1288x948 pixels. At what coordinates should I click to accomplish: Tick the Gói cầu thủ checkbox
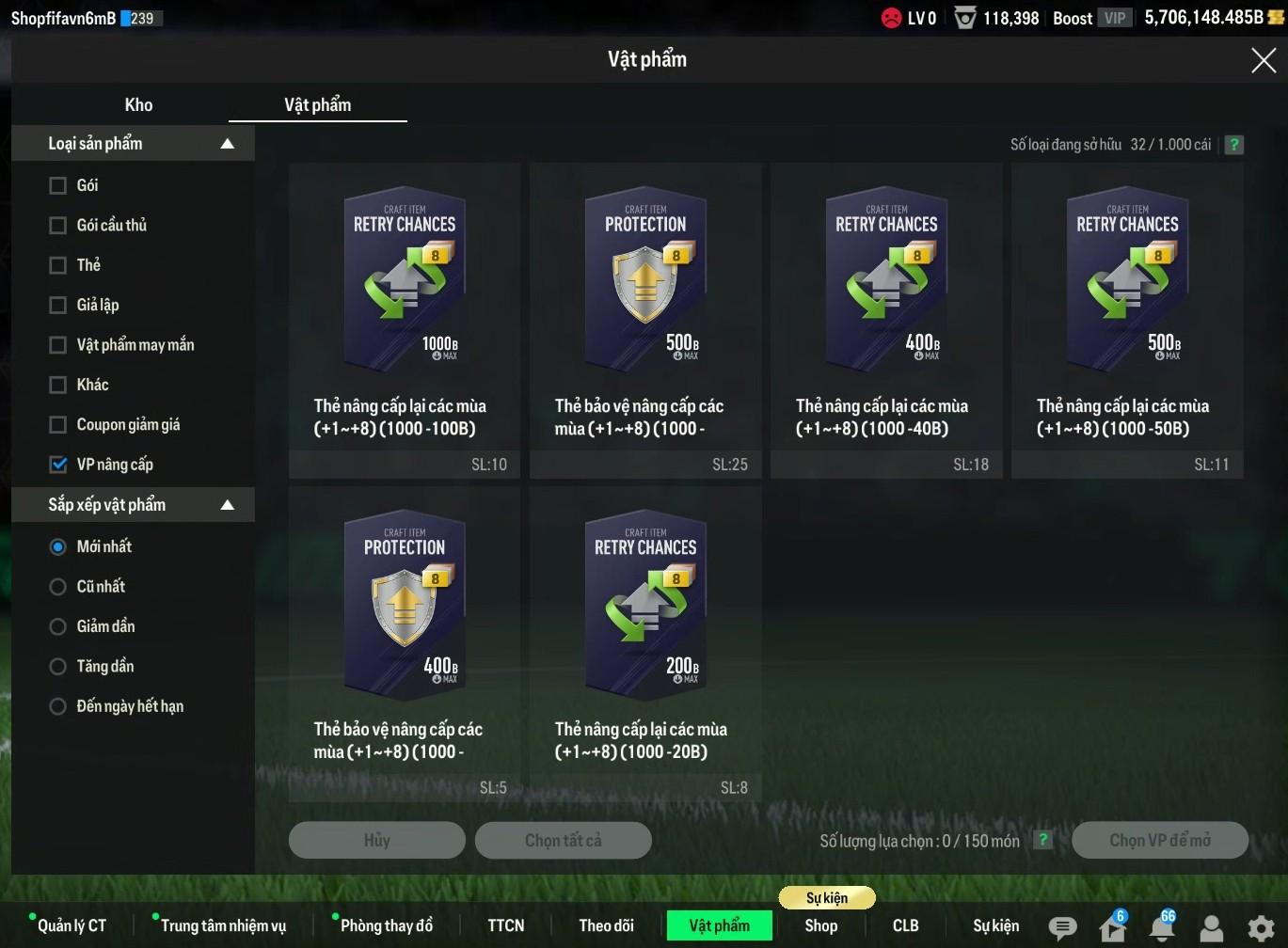pos(58,226)
